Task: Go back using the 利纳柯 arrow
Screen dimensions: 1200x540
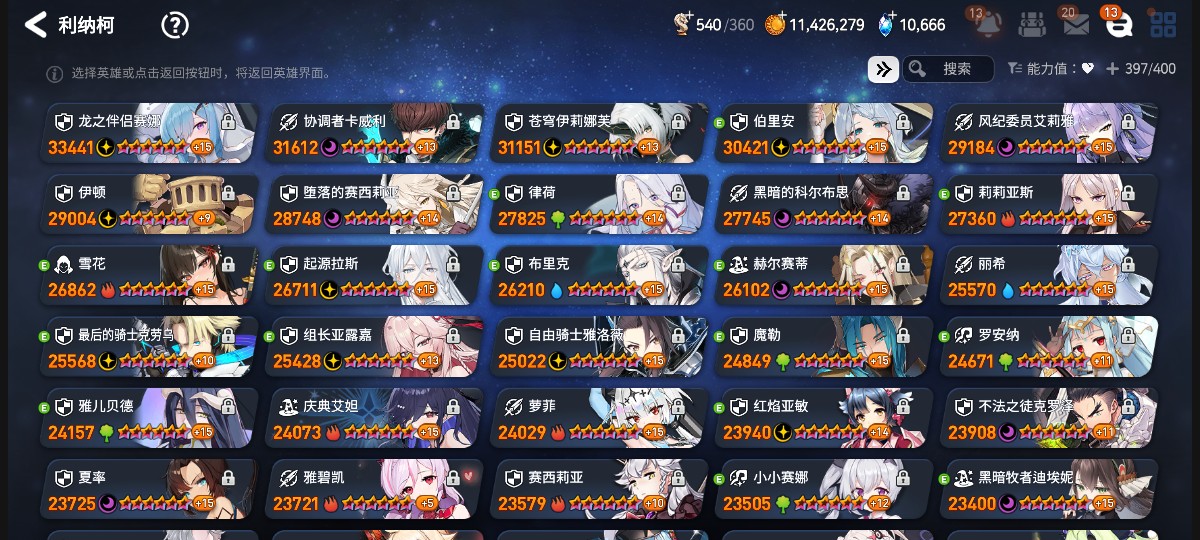Action: (x=36, y=25)
